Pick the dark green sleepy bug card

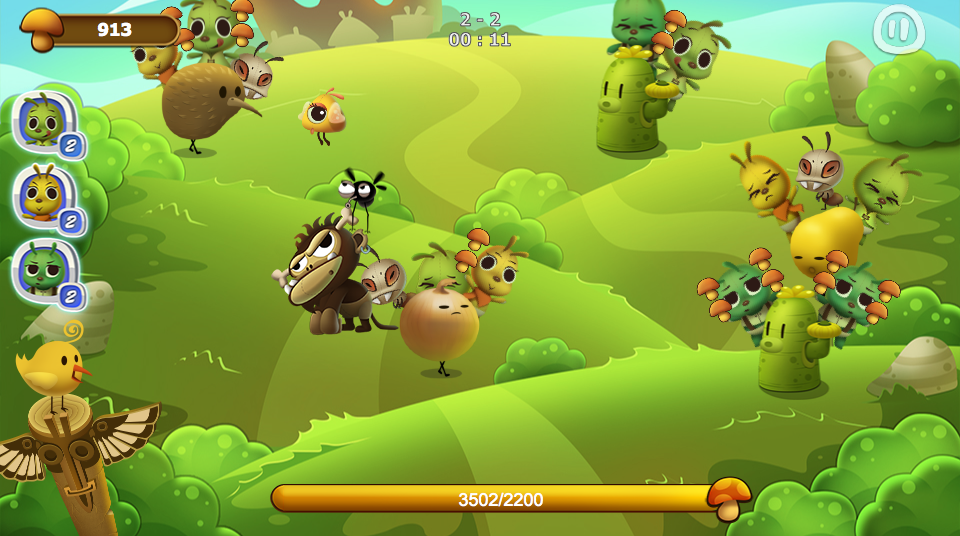pyautogui.click(x=45, y=270)
